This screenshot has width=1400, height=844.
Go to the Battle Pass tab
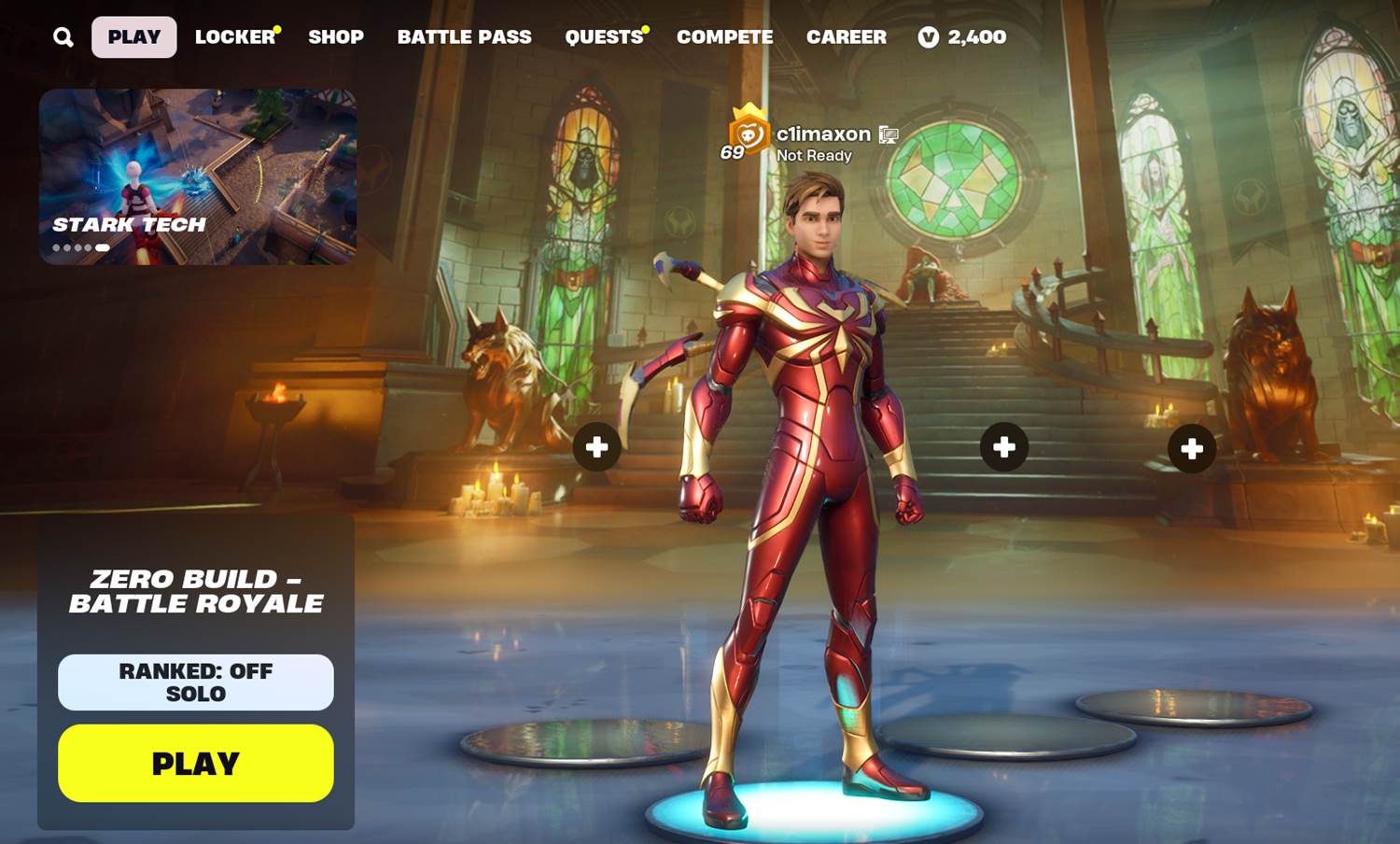(x=464, y=37)
